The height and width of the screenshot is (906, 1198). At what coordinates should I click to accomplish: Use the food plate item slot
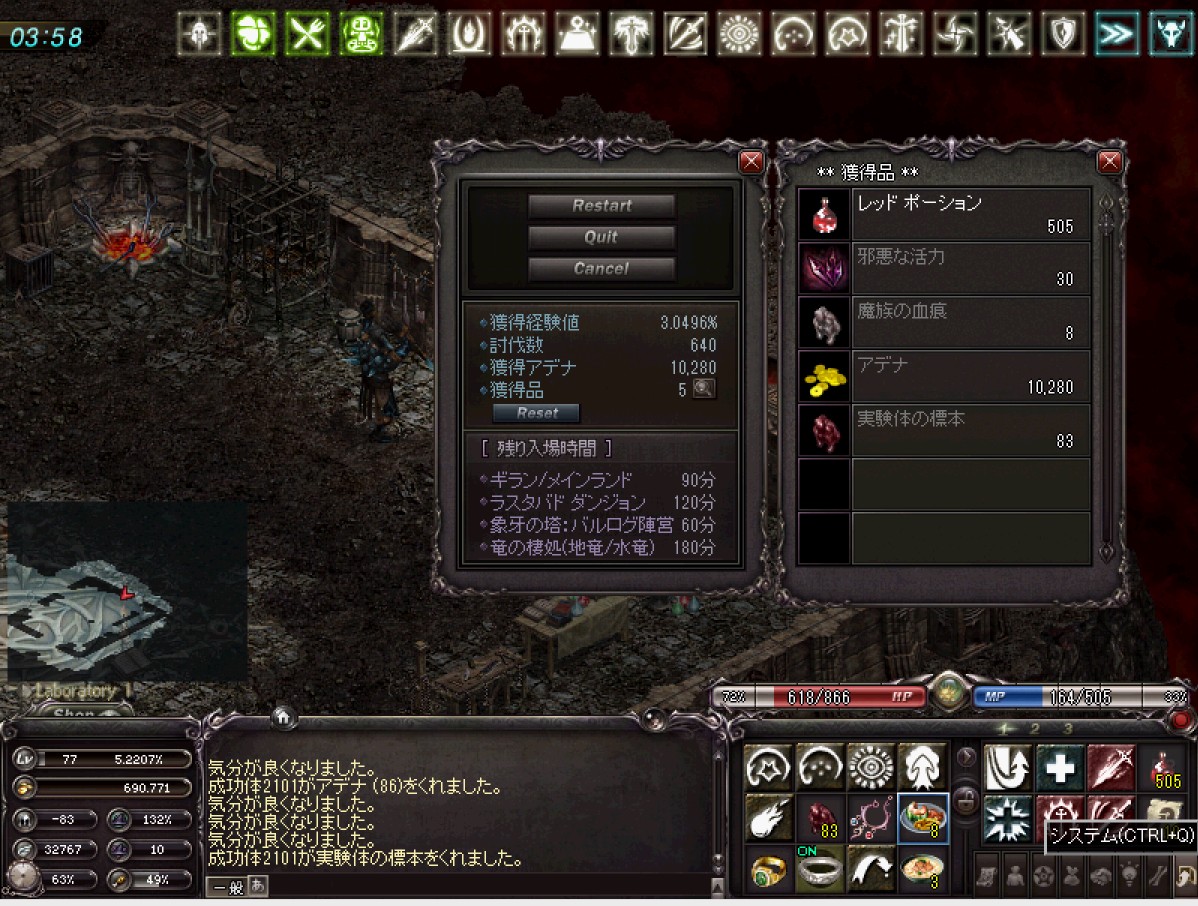923,818
